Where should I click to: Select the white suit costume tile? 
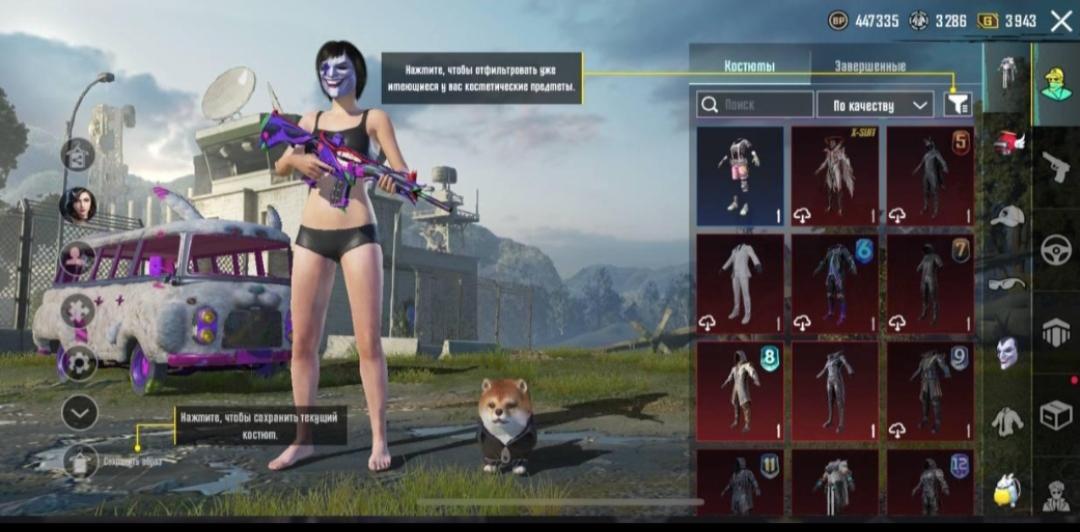pos(740,283)
